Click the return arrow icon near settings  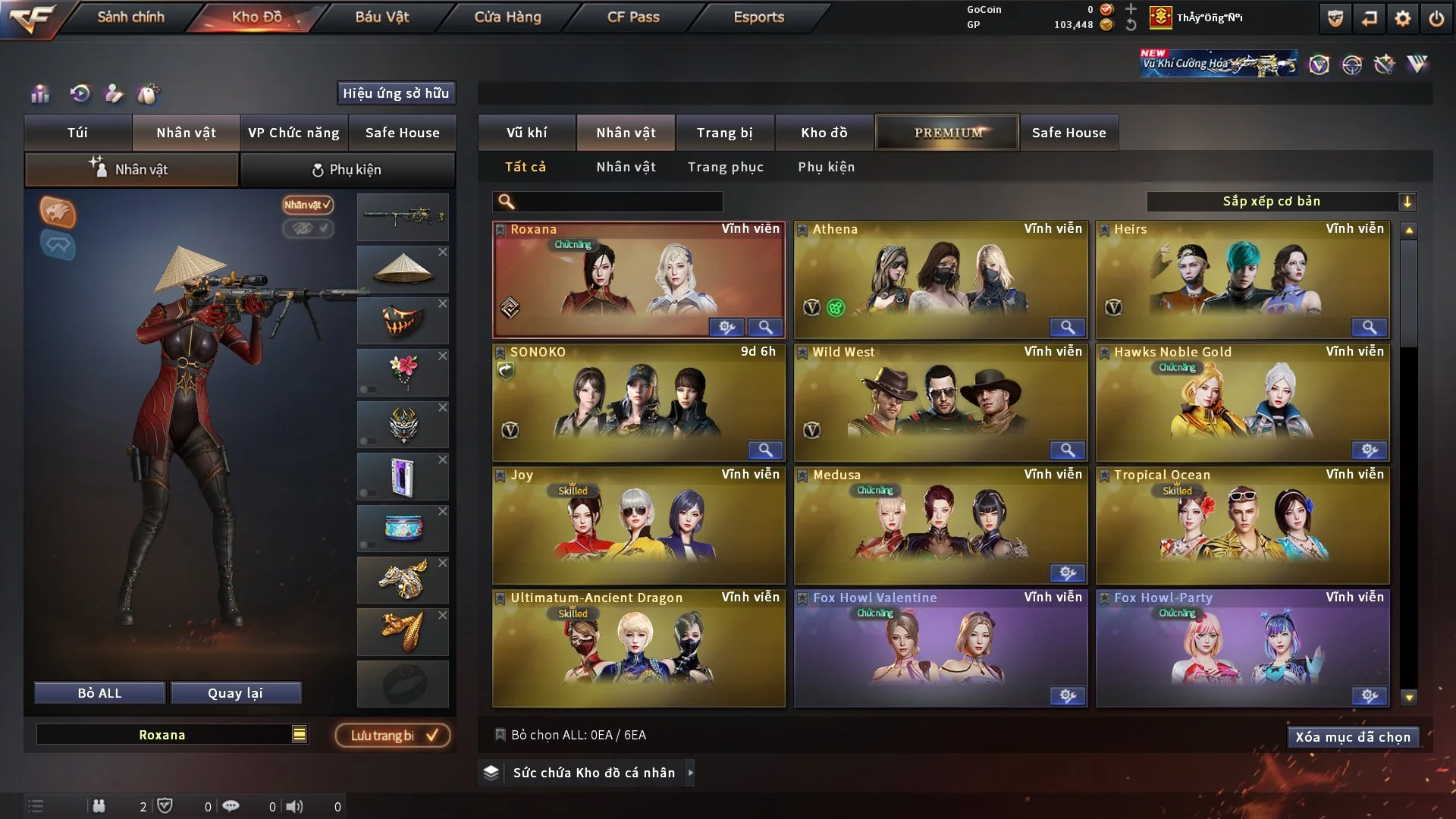click(1368, 17)
